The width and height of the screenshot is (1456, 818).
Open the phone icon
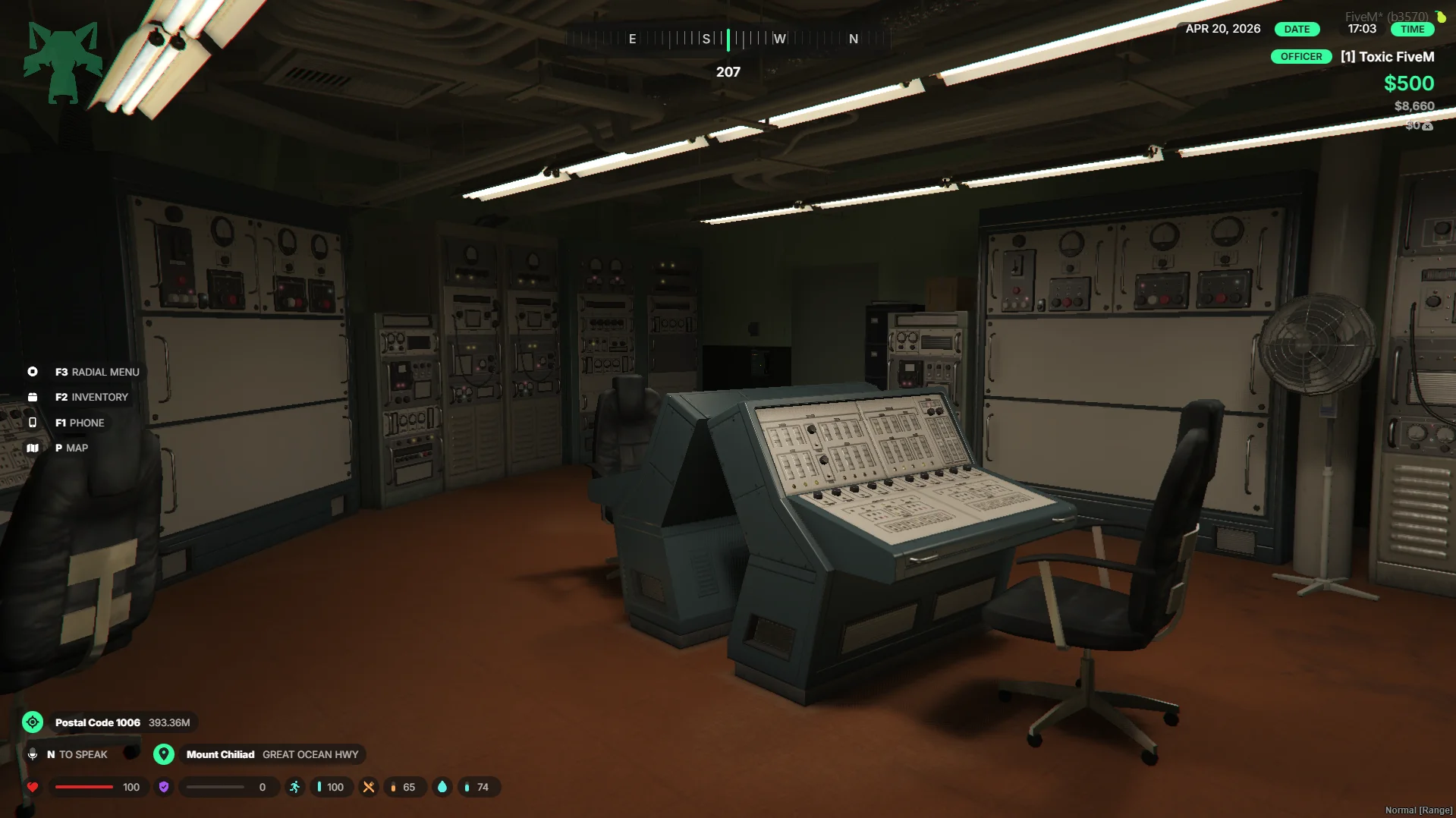pyautogui.click(x=33, y=423)
